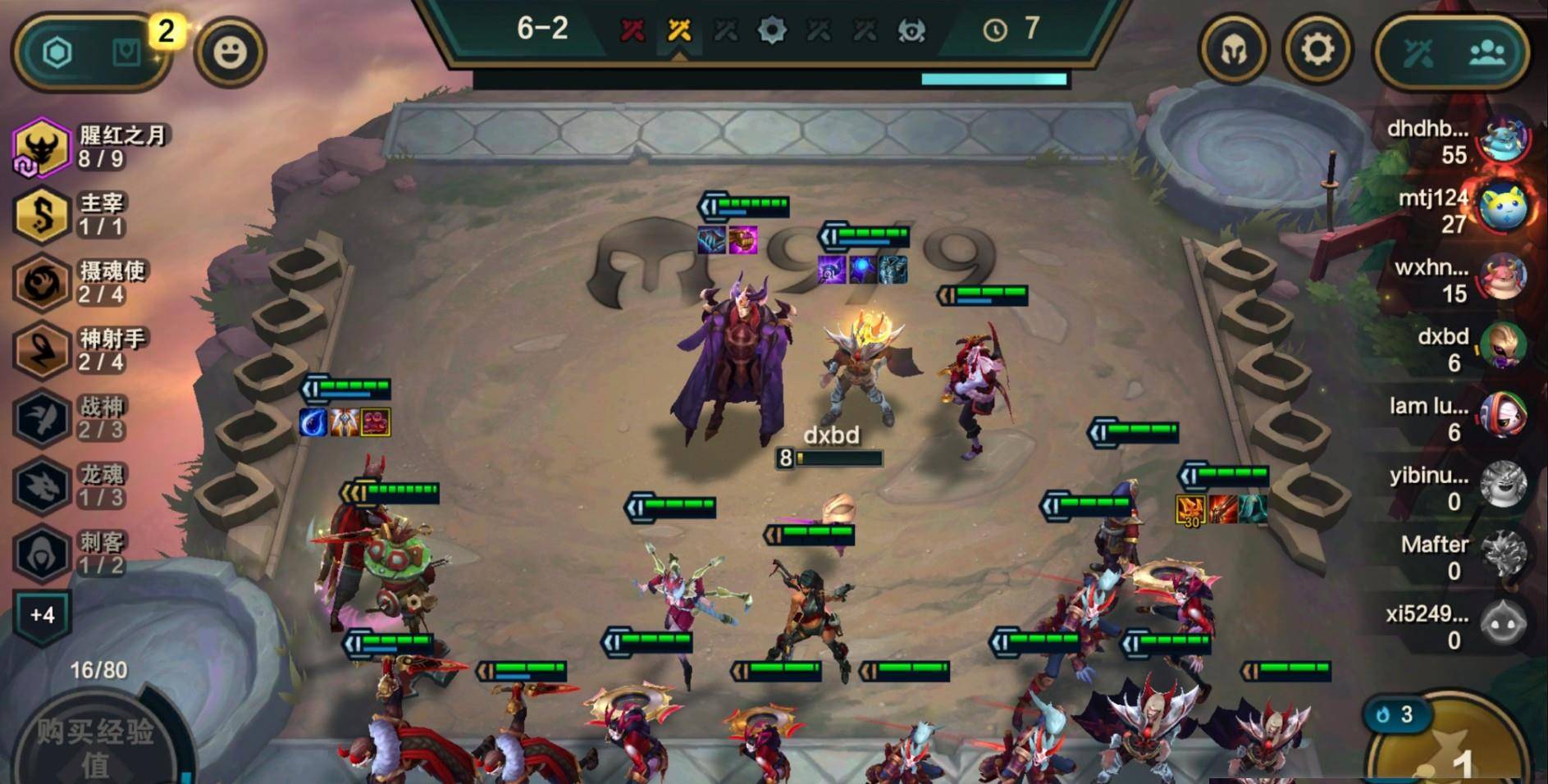Buy experience with 购买经验值 button
The width and height of the screenshot is (1548, 784).
(x=94, y=746)
